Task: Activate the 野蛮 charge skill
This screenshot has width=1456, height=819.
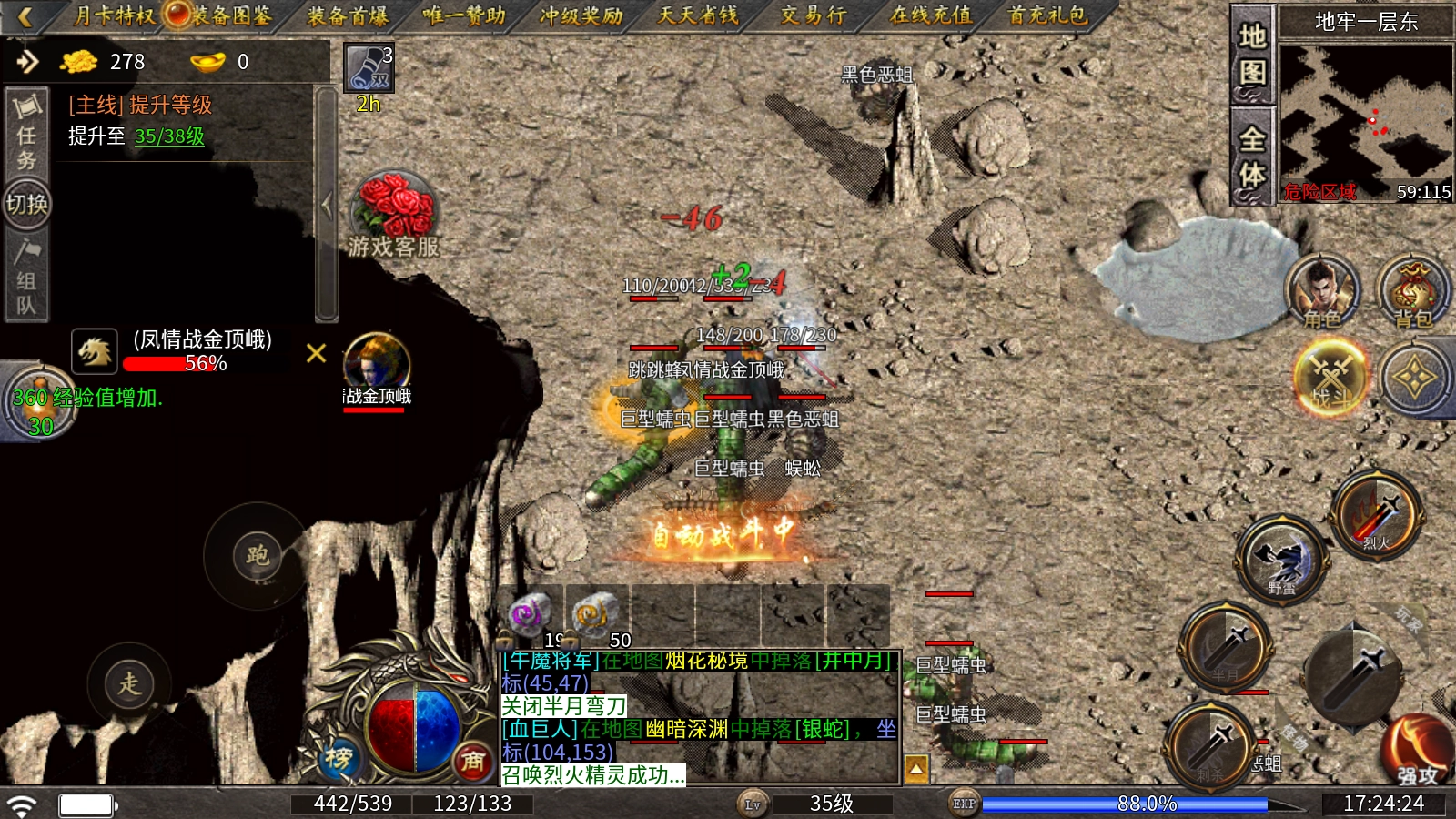Action: point(1281,559)
